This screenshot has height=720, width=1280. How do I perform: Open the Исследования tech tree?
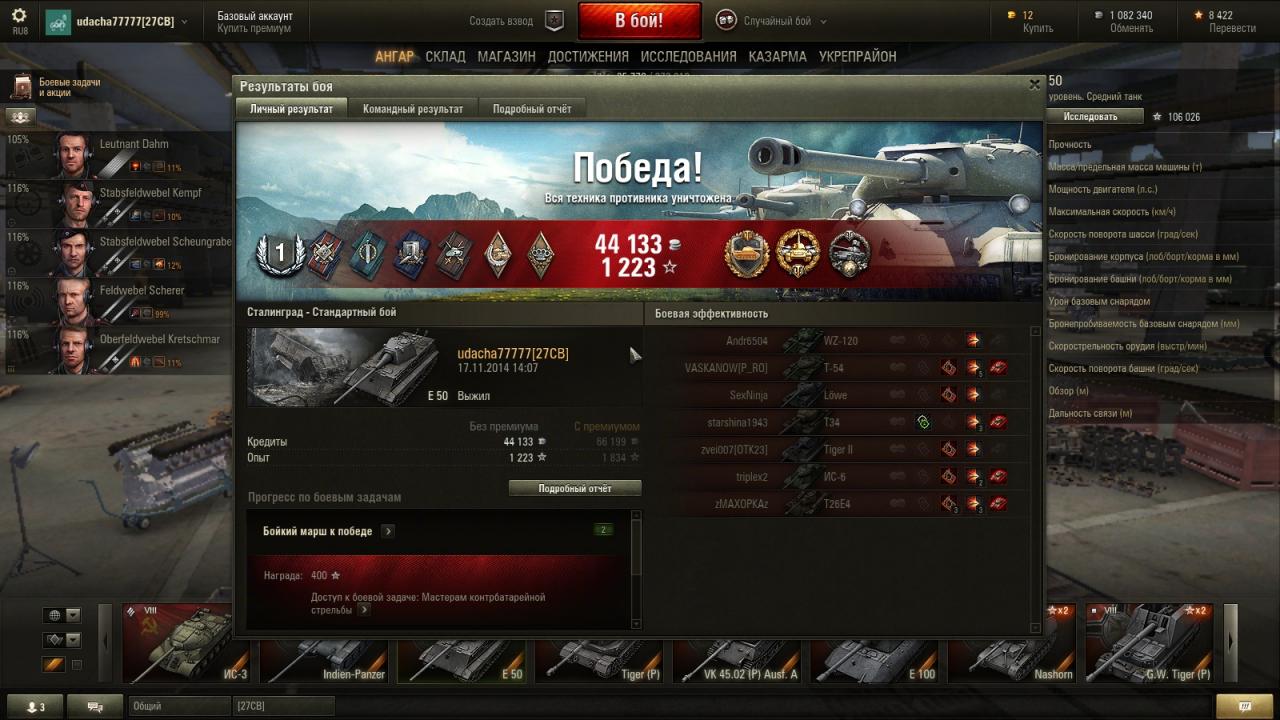point(688,57)
